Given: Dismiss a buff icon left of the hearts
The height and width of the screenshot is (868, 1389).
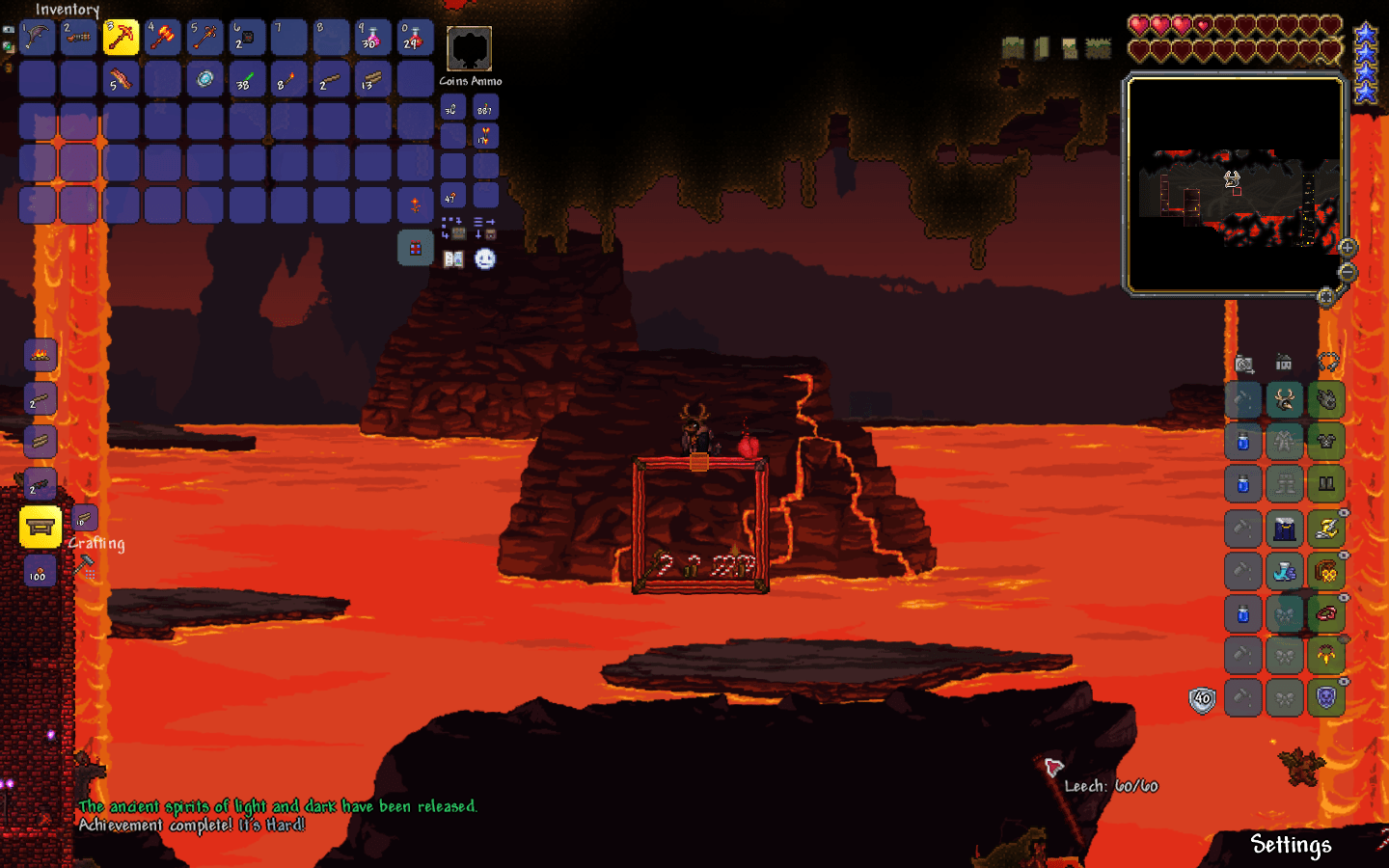Looking at the screenshot, I should pyautogui.click(x=1013, y=45).
